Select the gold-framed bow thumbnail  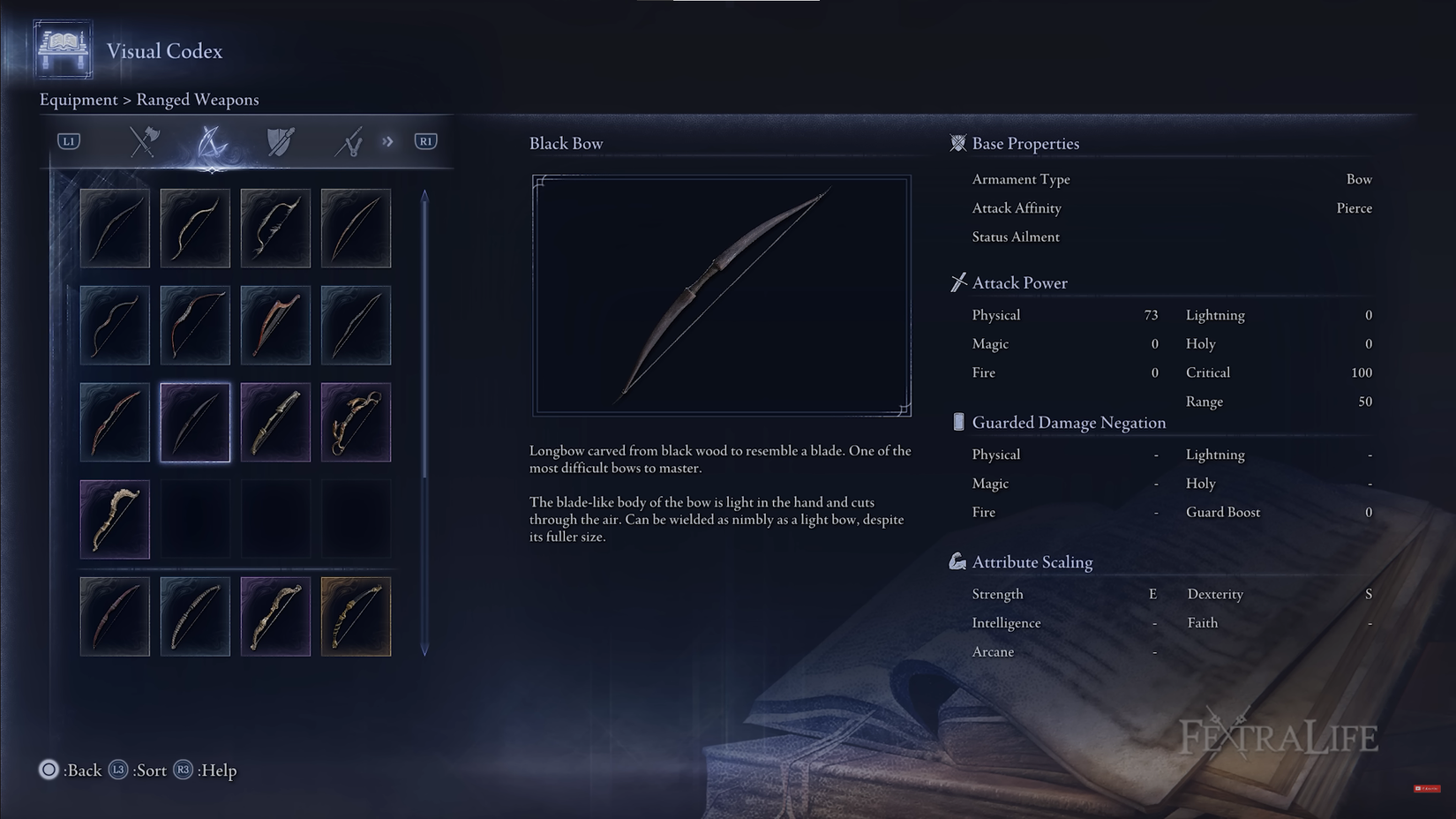pos(356,616)
